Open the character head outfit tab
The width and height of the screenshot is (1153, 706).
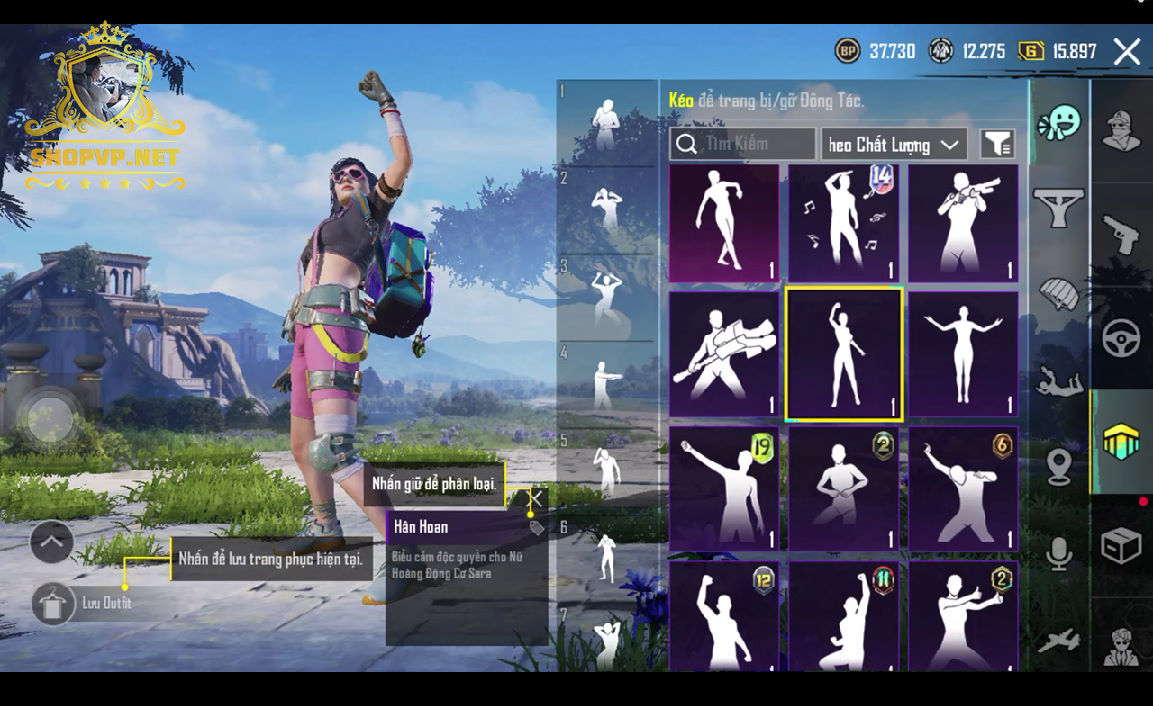tap(1121, 130)
